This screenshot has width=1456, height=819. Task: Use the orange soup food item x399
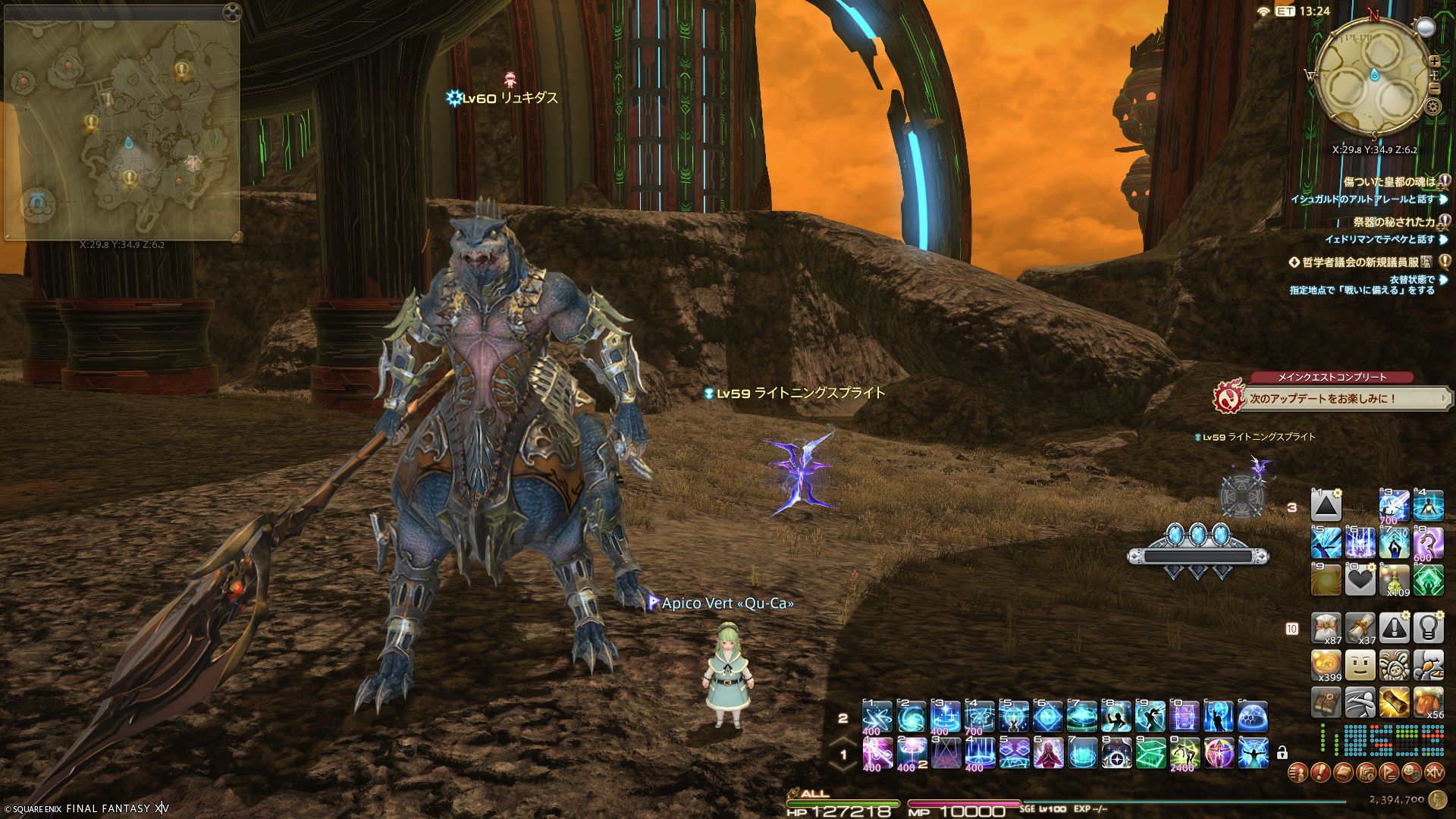coord(1326,665)
